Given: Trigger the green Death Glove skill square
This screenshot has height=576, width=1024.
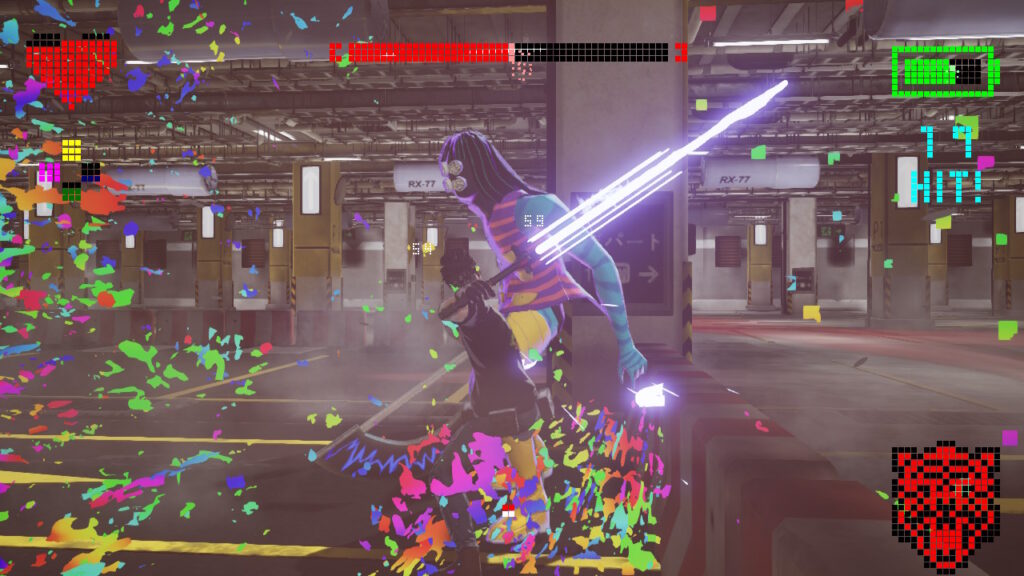Looking at the screenshot, I should 71,192.
